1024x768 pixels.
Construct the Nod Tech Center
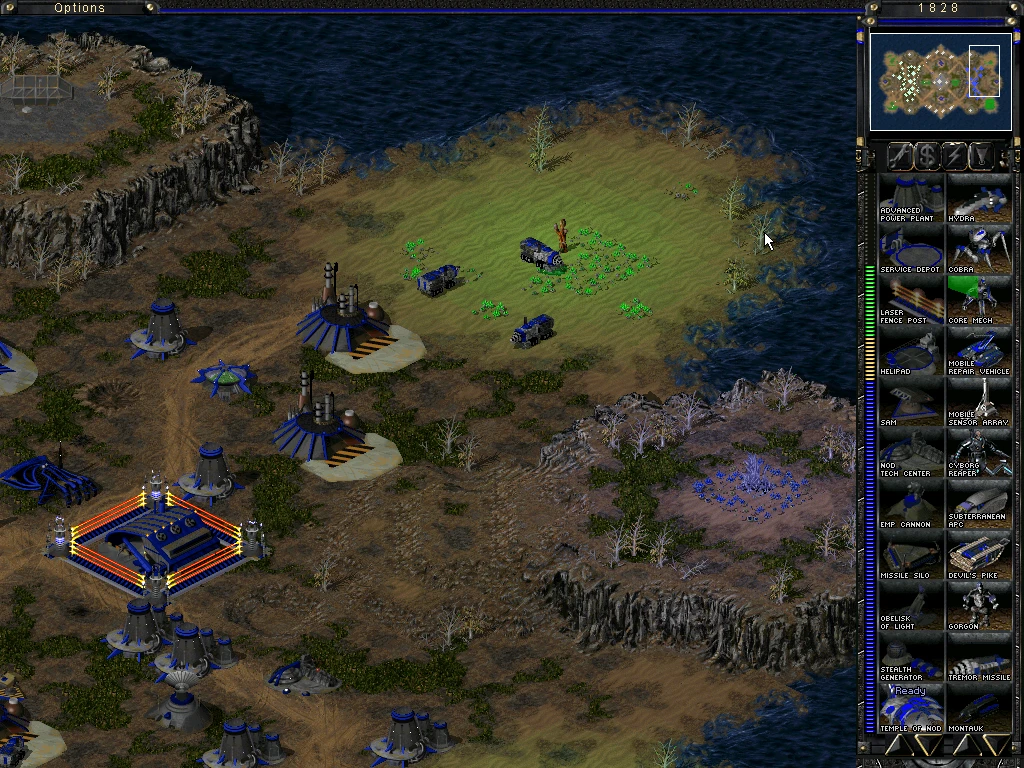point(911,454)
